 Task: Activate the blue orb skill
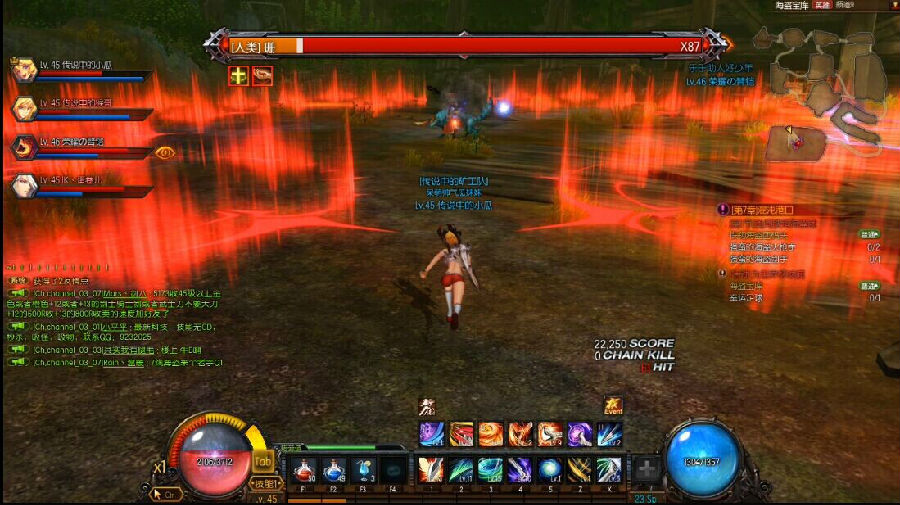click(x=549, y=469)
